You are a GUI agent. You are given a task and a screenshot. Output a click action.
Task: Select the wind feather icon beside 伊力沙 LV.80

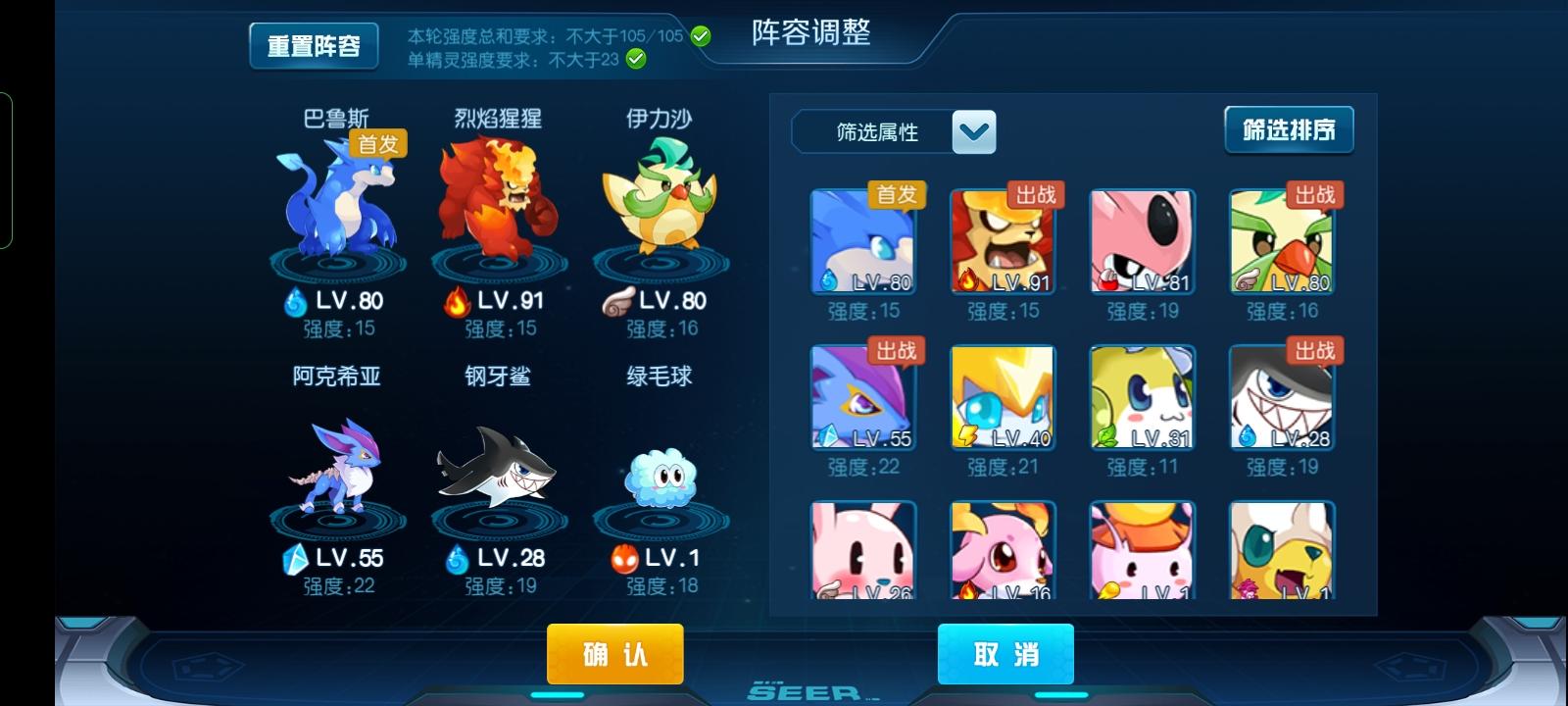[x=620, y=299]
